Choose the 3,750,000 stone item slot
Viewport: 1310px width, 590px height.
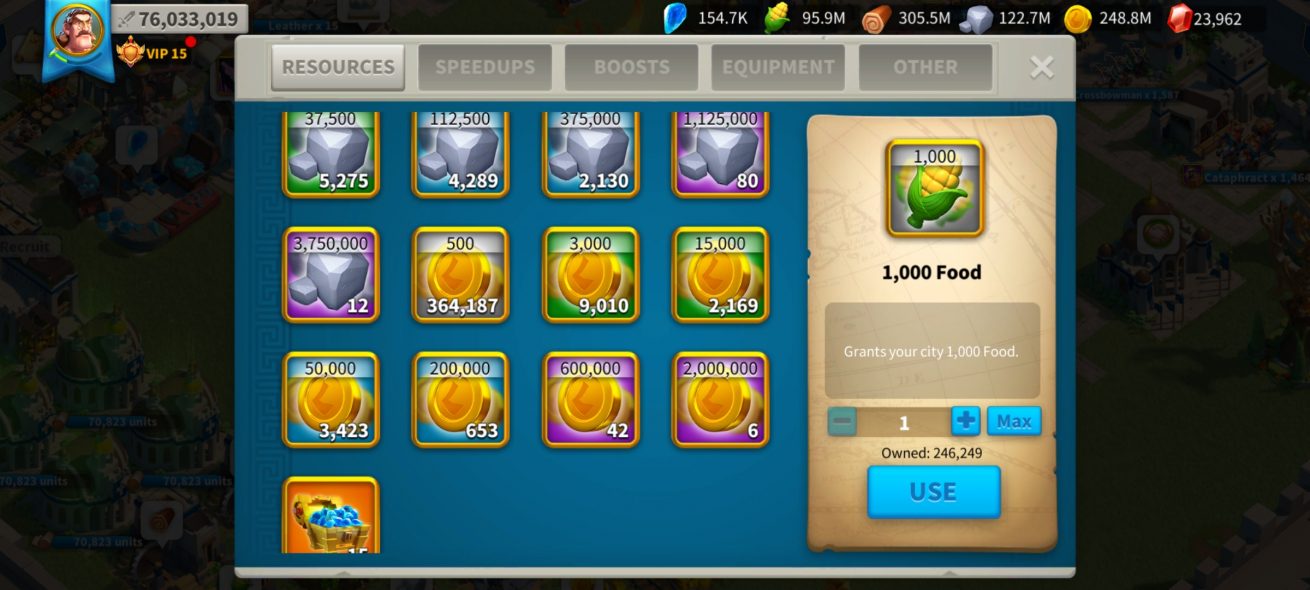click(x=331, y=275)
